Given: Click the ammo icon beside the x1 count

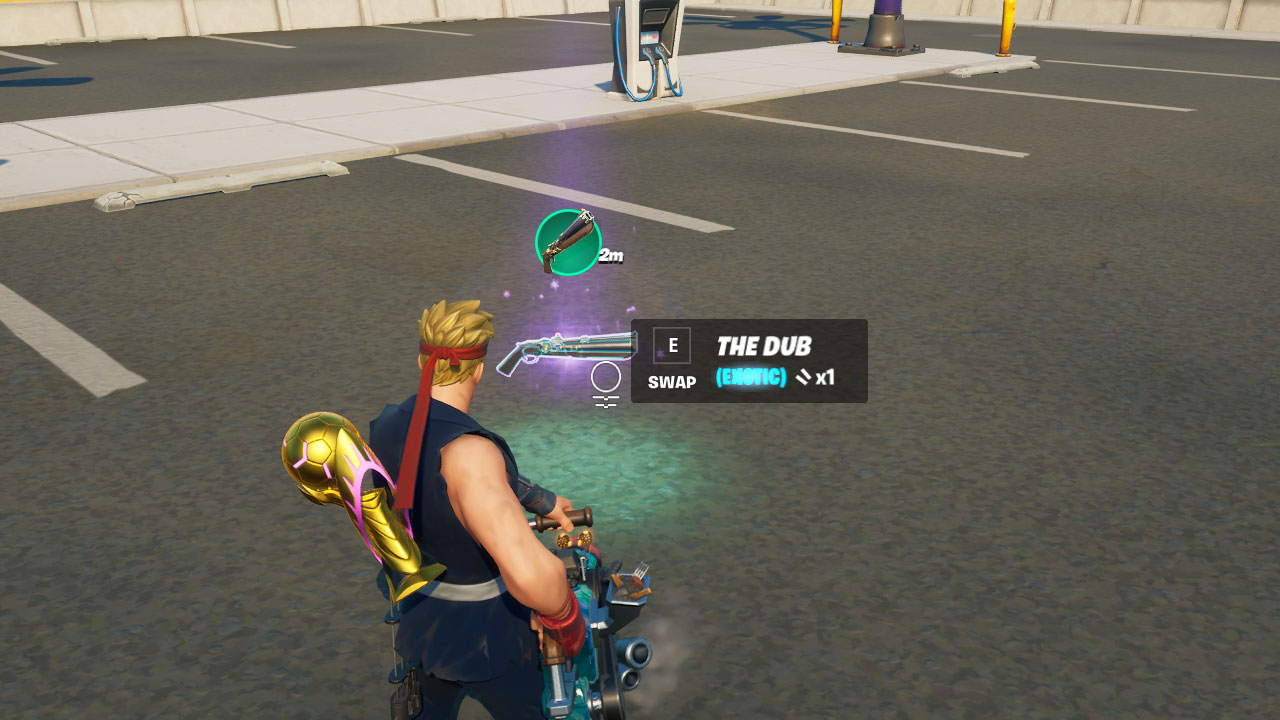Looking at the screenshot, I should 802,378.
